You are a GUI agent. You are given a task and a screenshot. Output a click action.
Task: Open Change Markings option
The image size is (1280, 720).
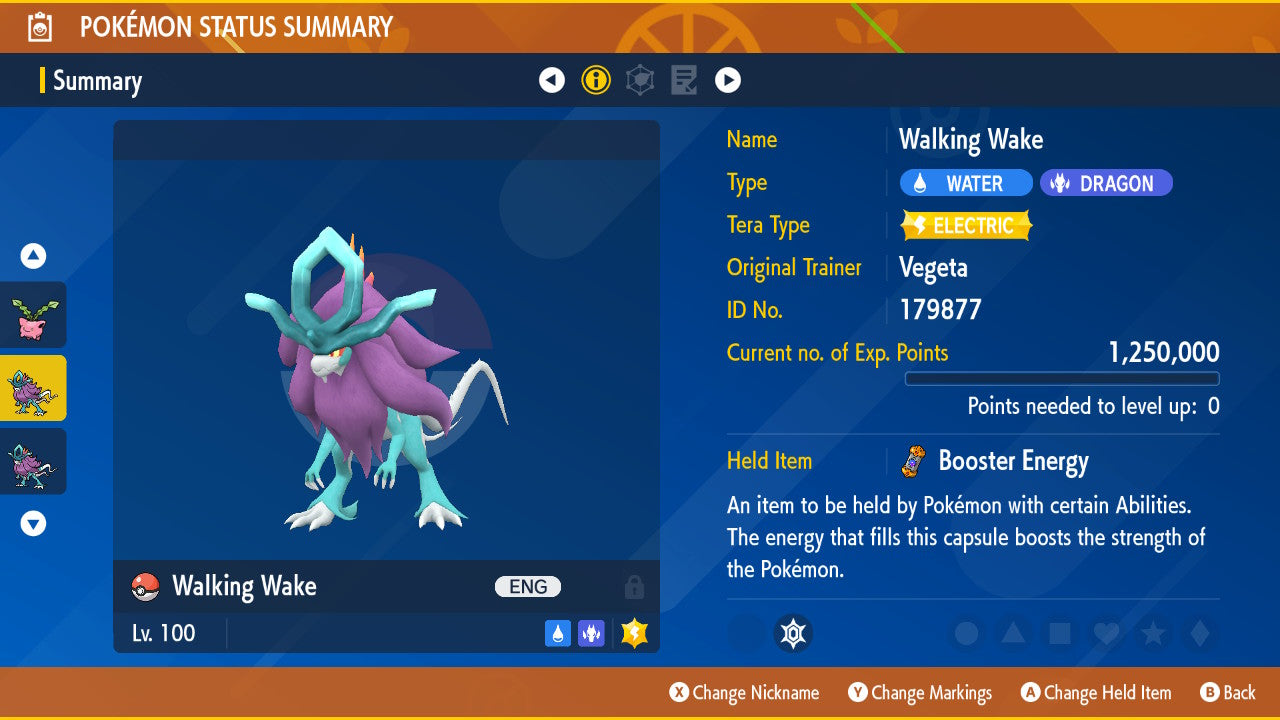coord(920,693)
